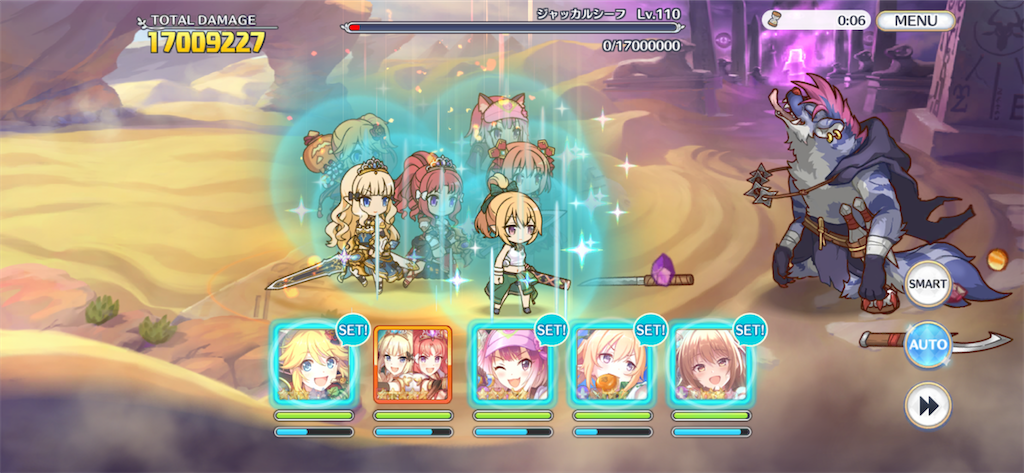This screenshot has width=1024, height=473.
Task: Tap the fast-forward speed button
Action: click(927, 405)
